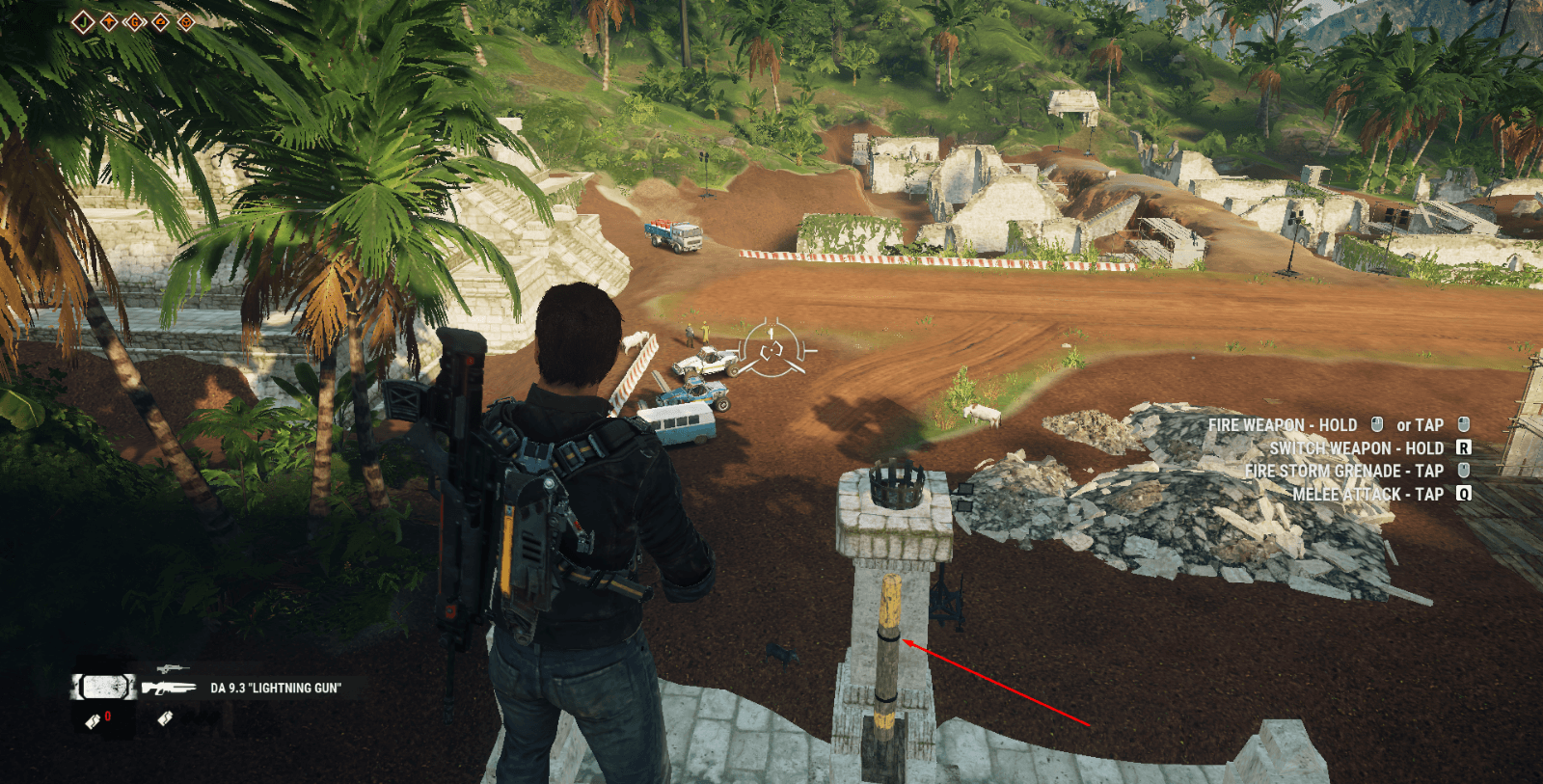This screenshot has width=1543, height=784.
Task: Click the Lightning Gun rifle silhouette icon
Action: tap(169, 689)
